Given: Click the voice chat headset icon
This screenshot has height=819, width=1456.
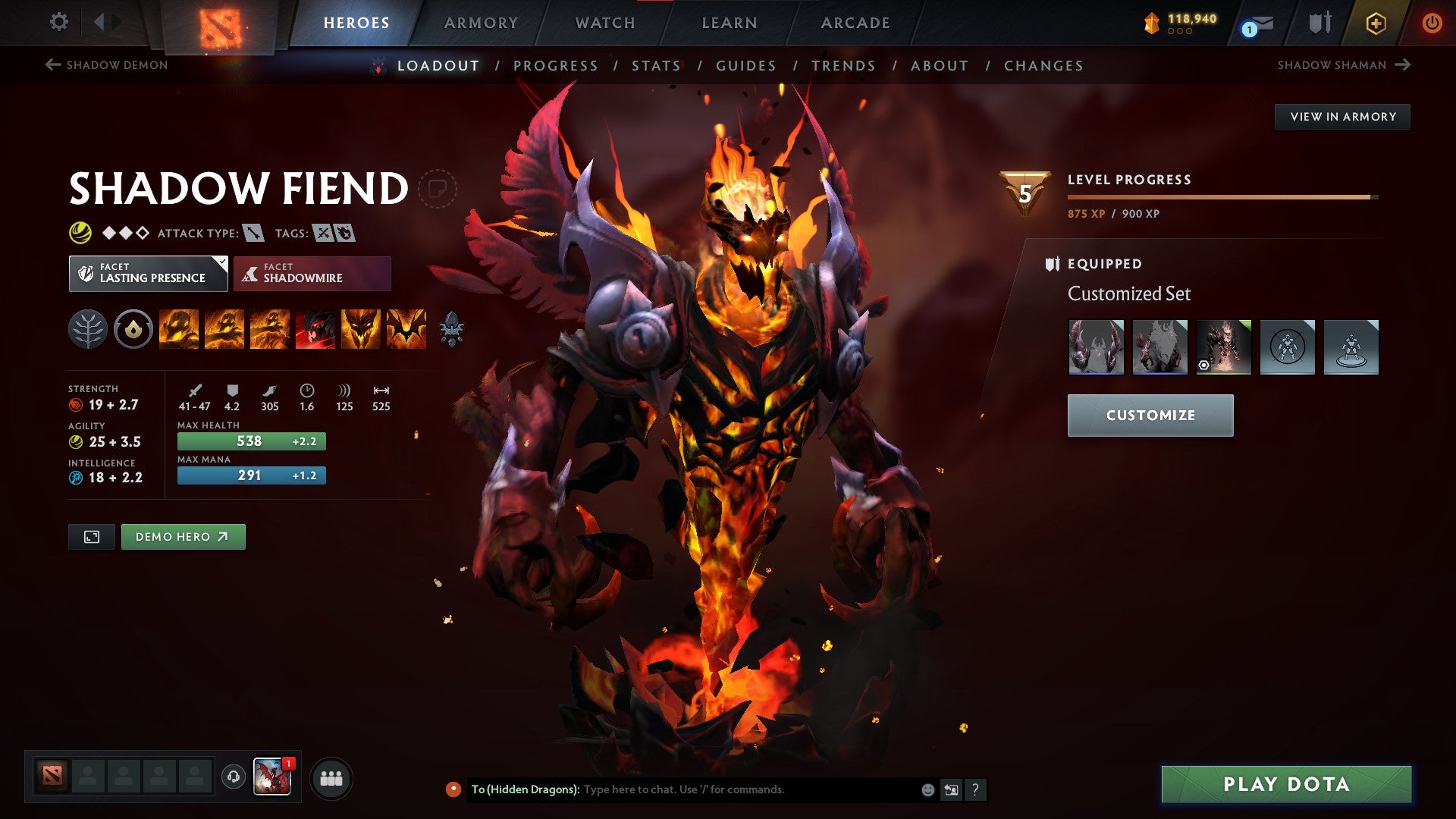Looking at the screenshot, I should (x=235, y=778).
